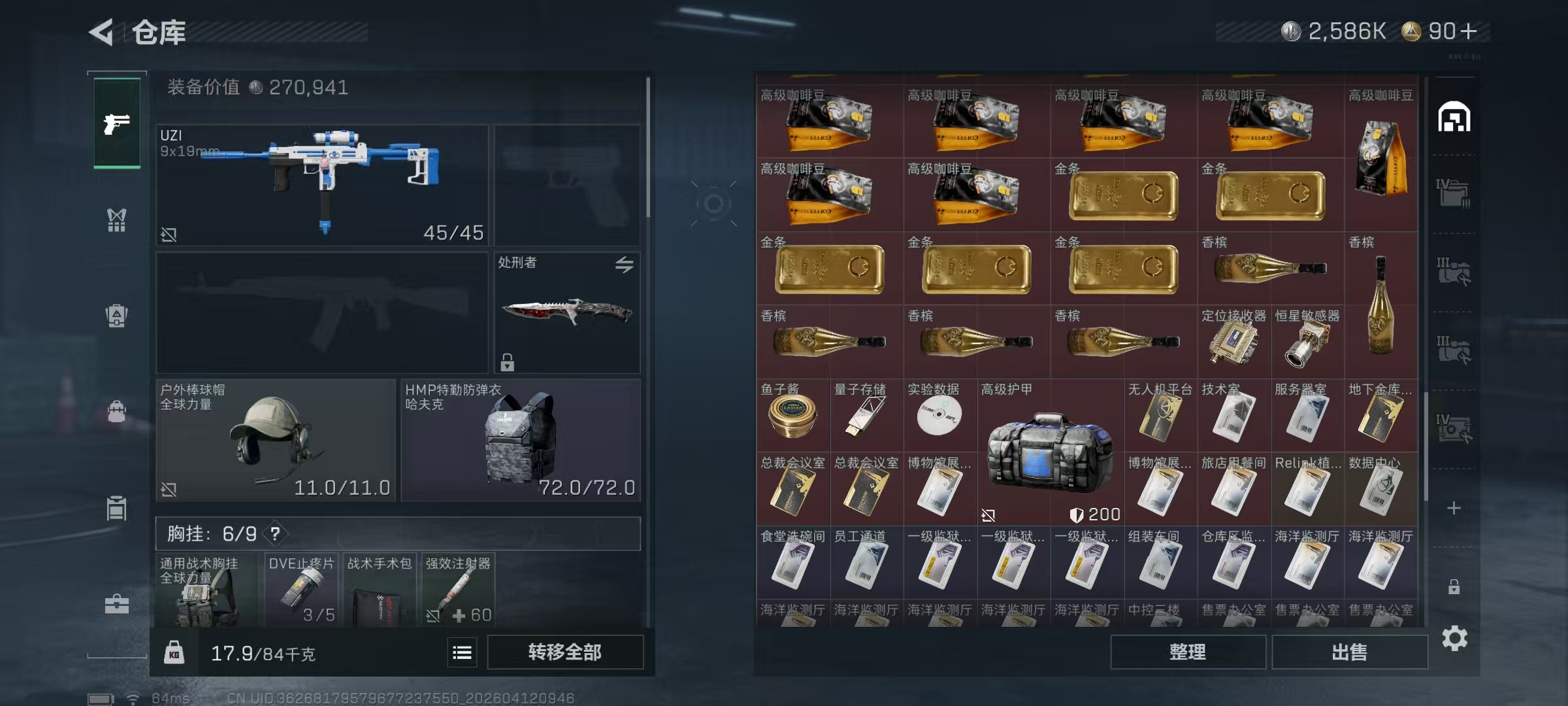Open the 出售 sell option
Screen dimensions: 1568x706
pos(1349,652)
